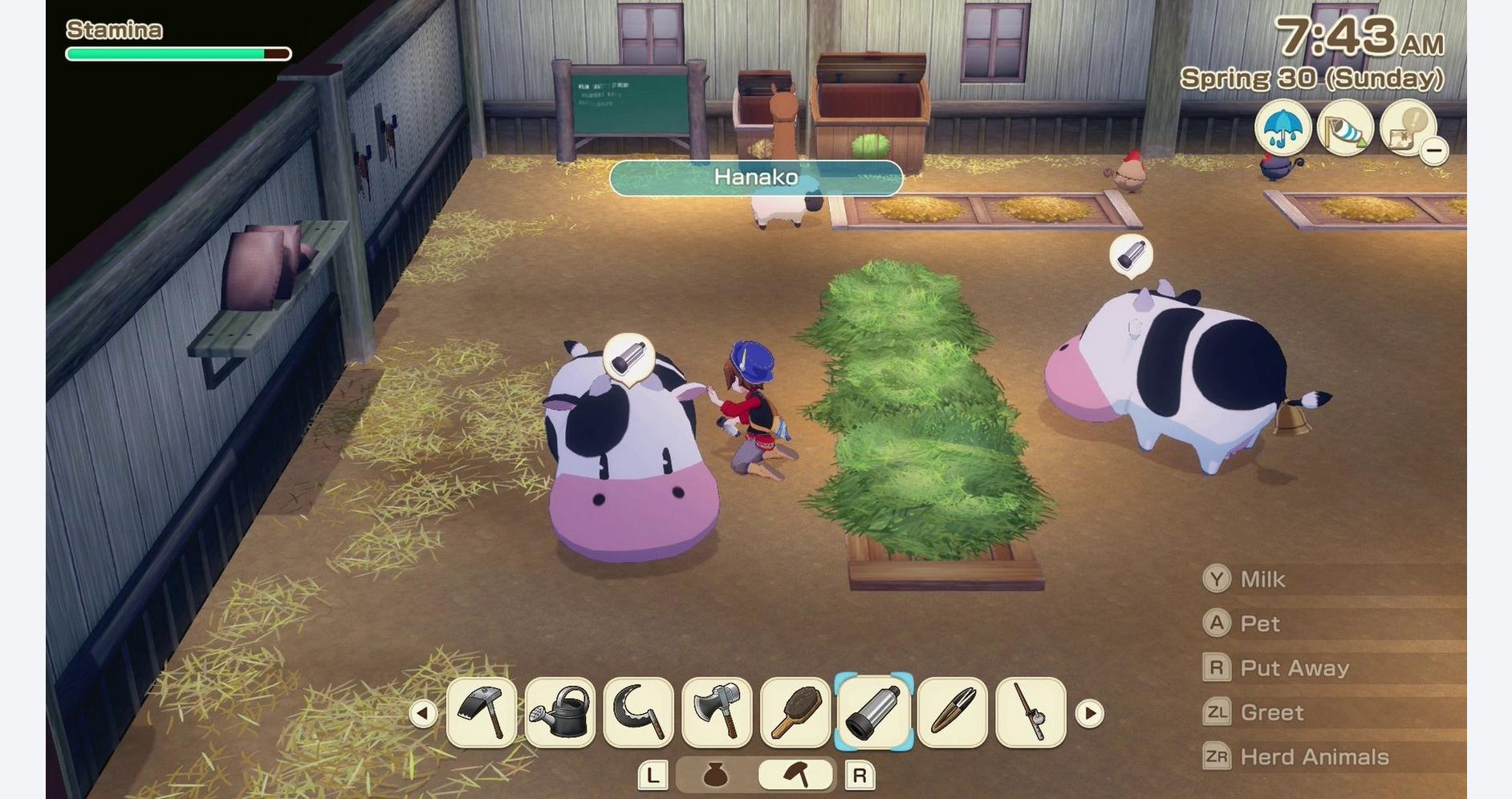Select the hoe in the tool bar
The height and width of the screenshot is (799, 1512).
pyautogui.click(x=482, y=712)
